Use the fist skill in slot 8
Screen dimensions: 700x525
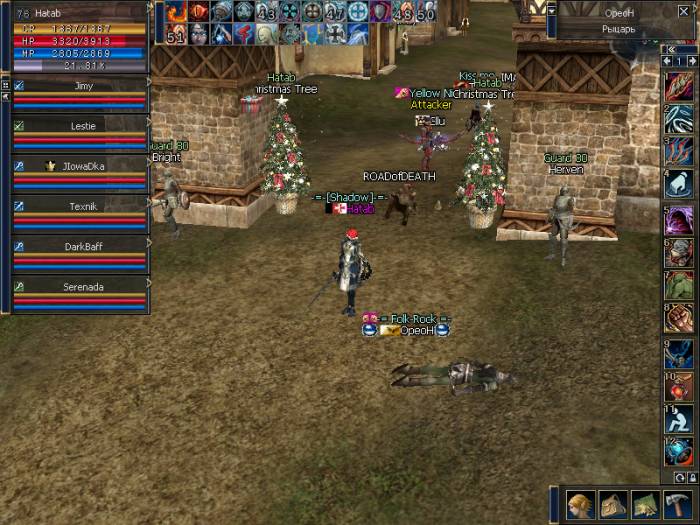click(679, 318)
